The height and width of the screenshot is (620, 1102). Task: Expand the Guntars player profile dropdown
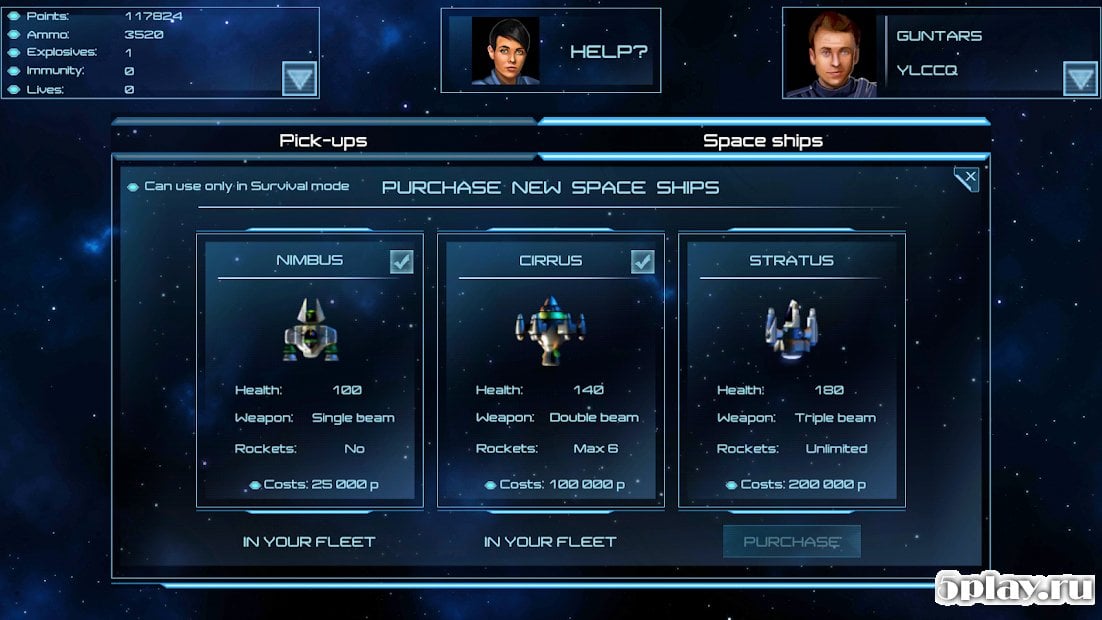pos(1080,78)
